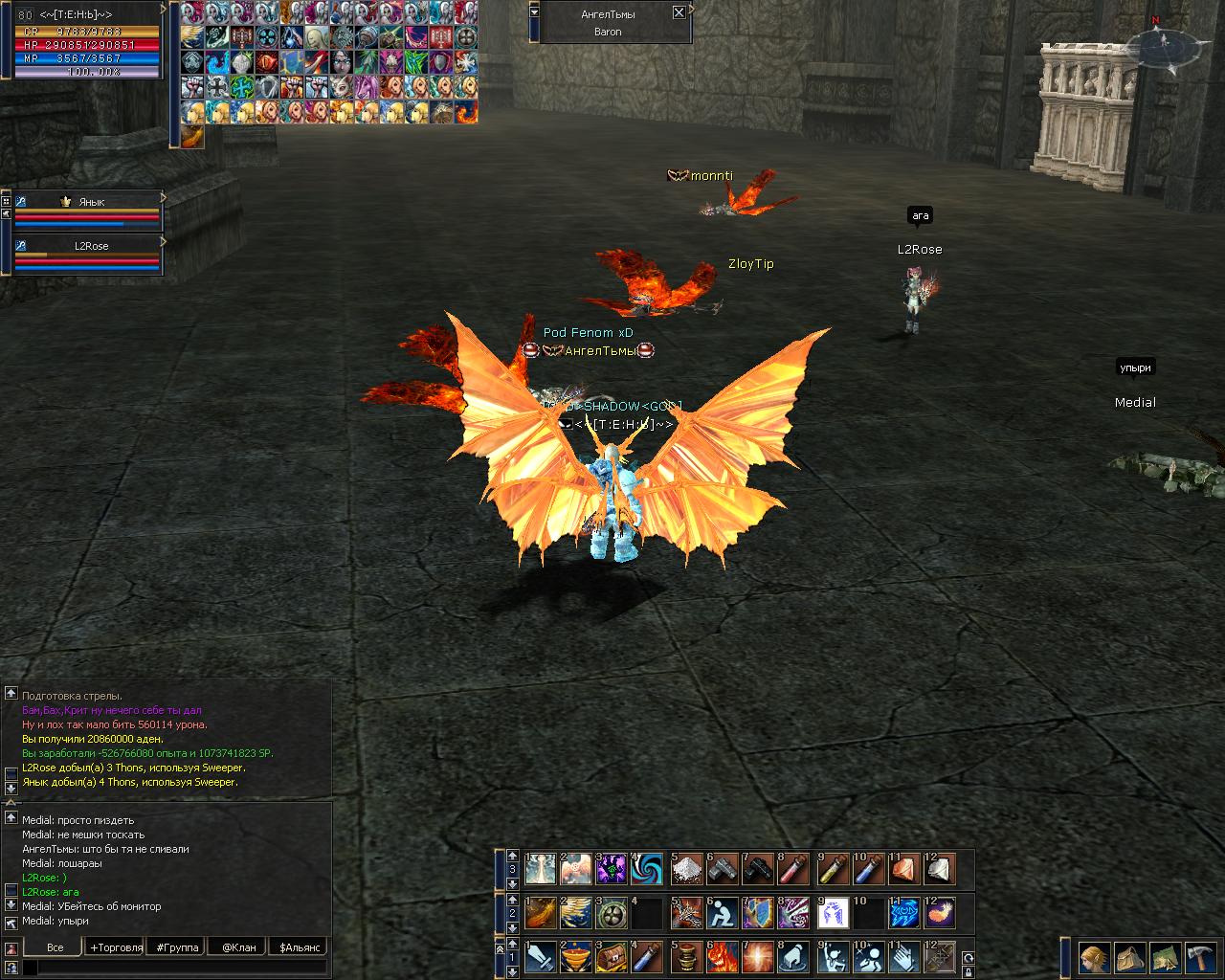Close the АнгелТьмы target window
1225x980 pixels.
coord(679,12)
